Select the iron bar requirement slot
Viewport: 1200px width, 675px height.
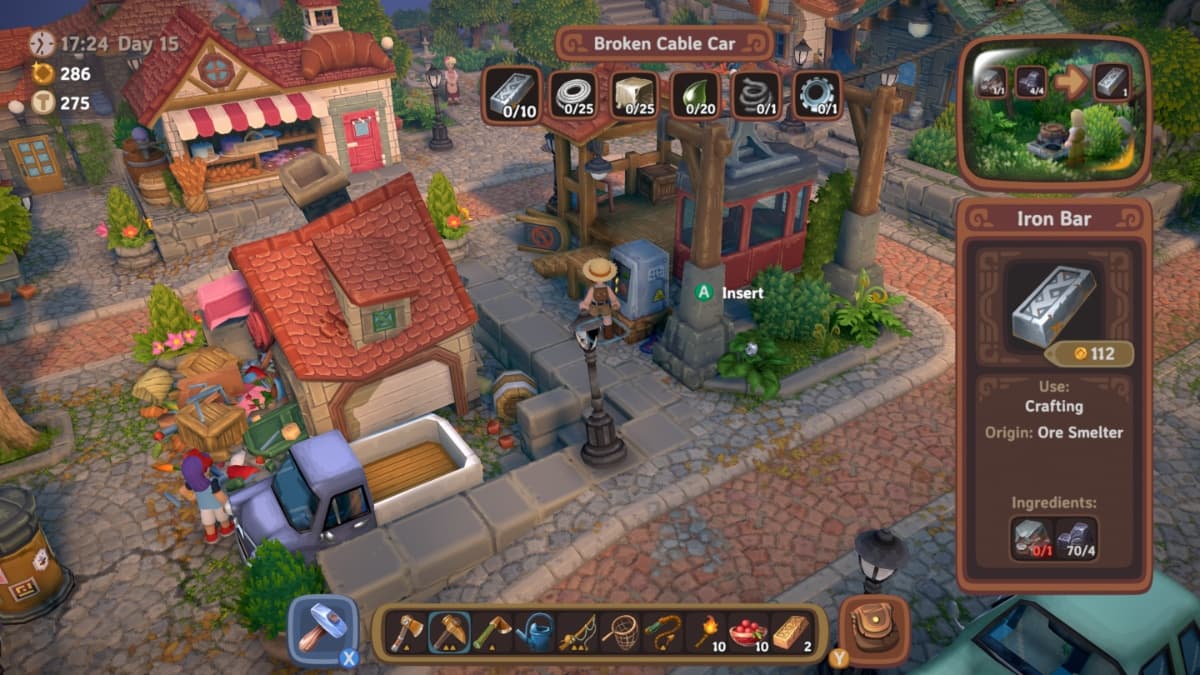(x=513, y=95)
